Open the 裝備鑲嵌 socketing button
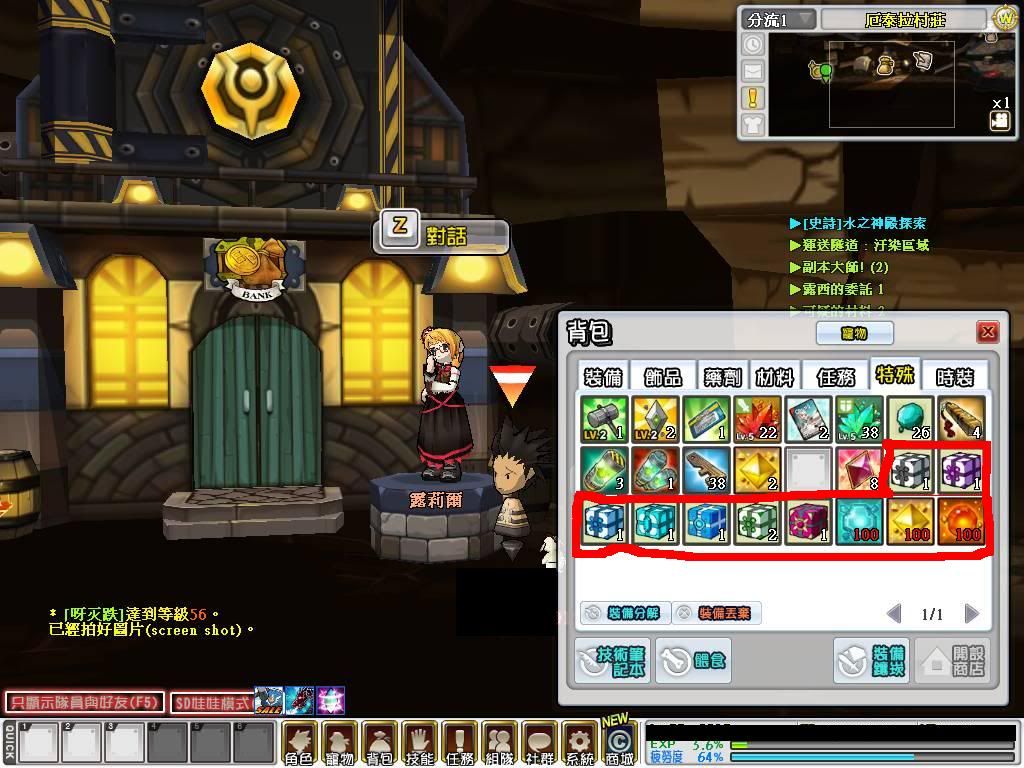This screenshot has width=1024, height=768. click(870, 660)
